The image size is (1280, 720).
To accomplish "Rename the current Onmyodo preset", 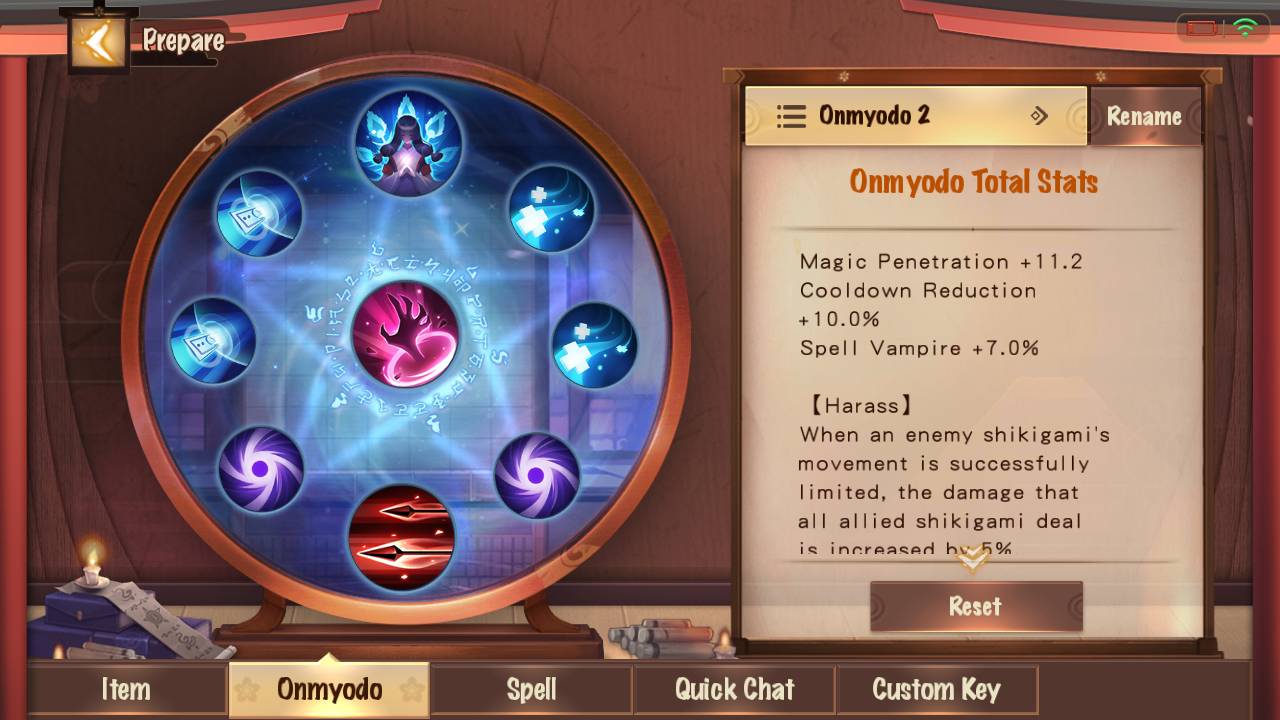I will point(1144,117).
